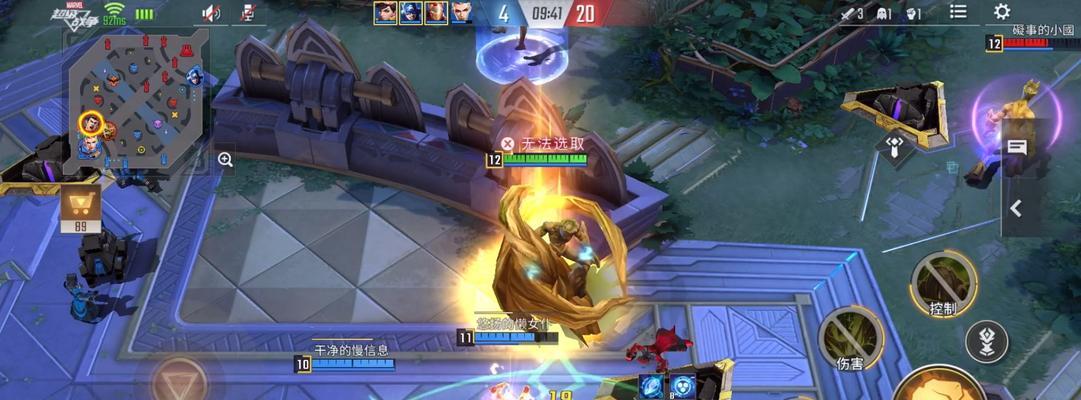Open the chat message panel
Viewport: 1081px width, 400px height.
coord(1017,148)
